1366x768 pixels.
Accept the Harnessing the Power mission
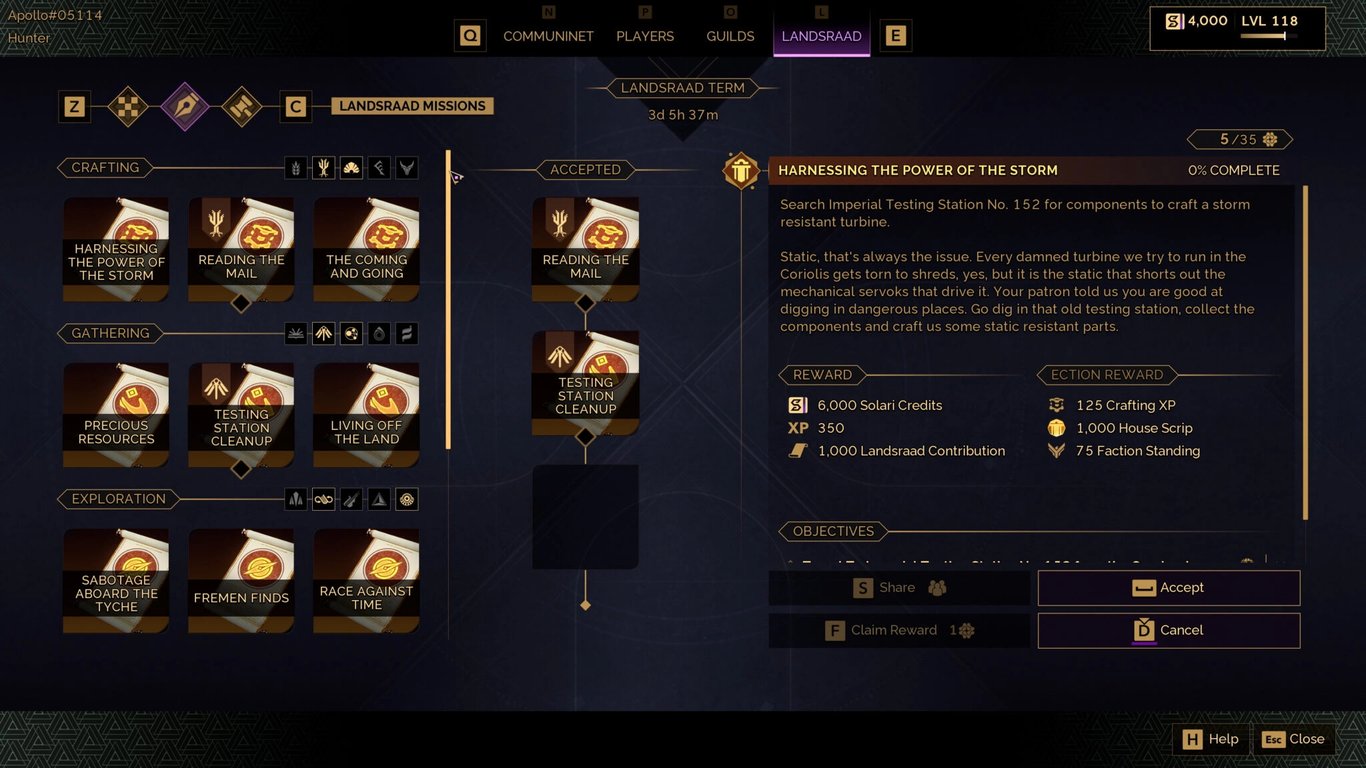pos(1168,588)
